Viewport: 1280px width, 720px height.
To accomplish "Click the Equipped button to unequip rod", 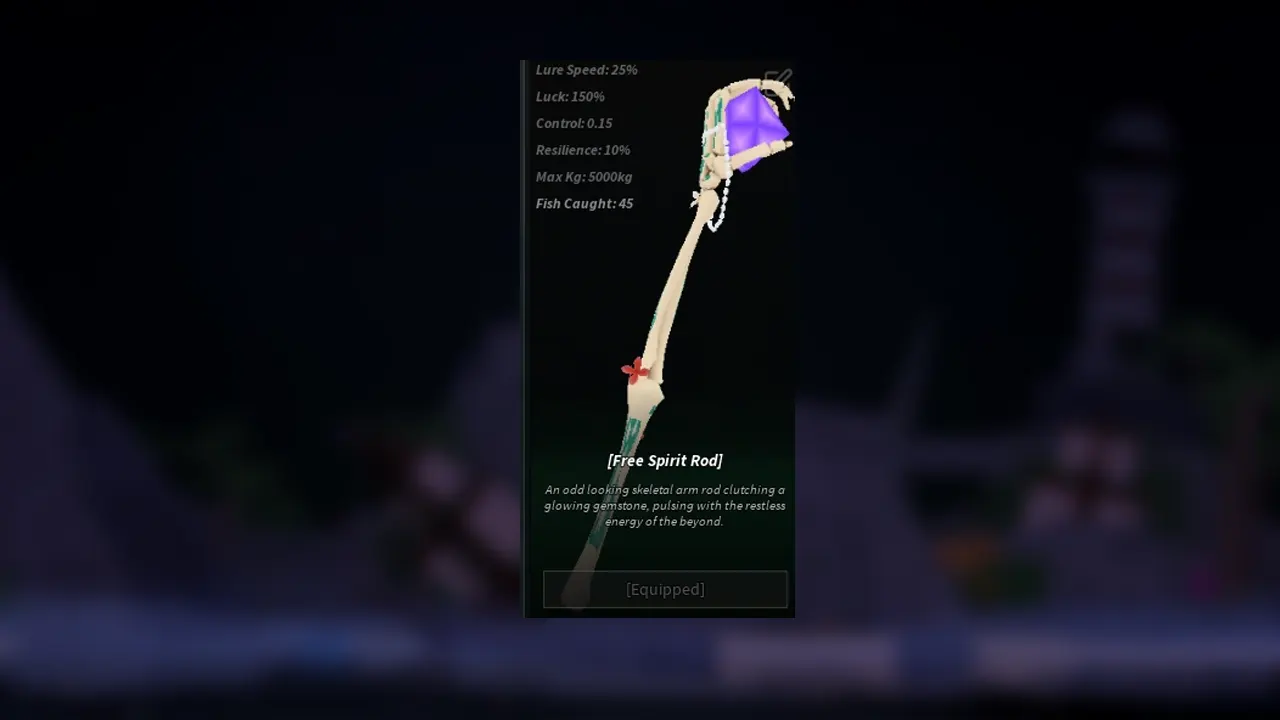I will tap(664, 589).
